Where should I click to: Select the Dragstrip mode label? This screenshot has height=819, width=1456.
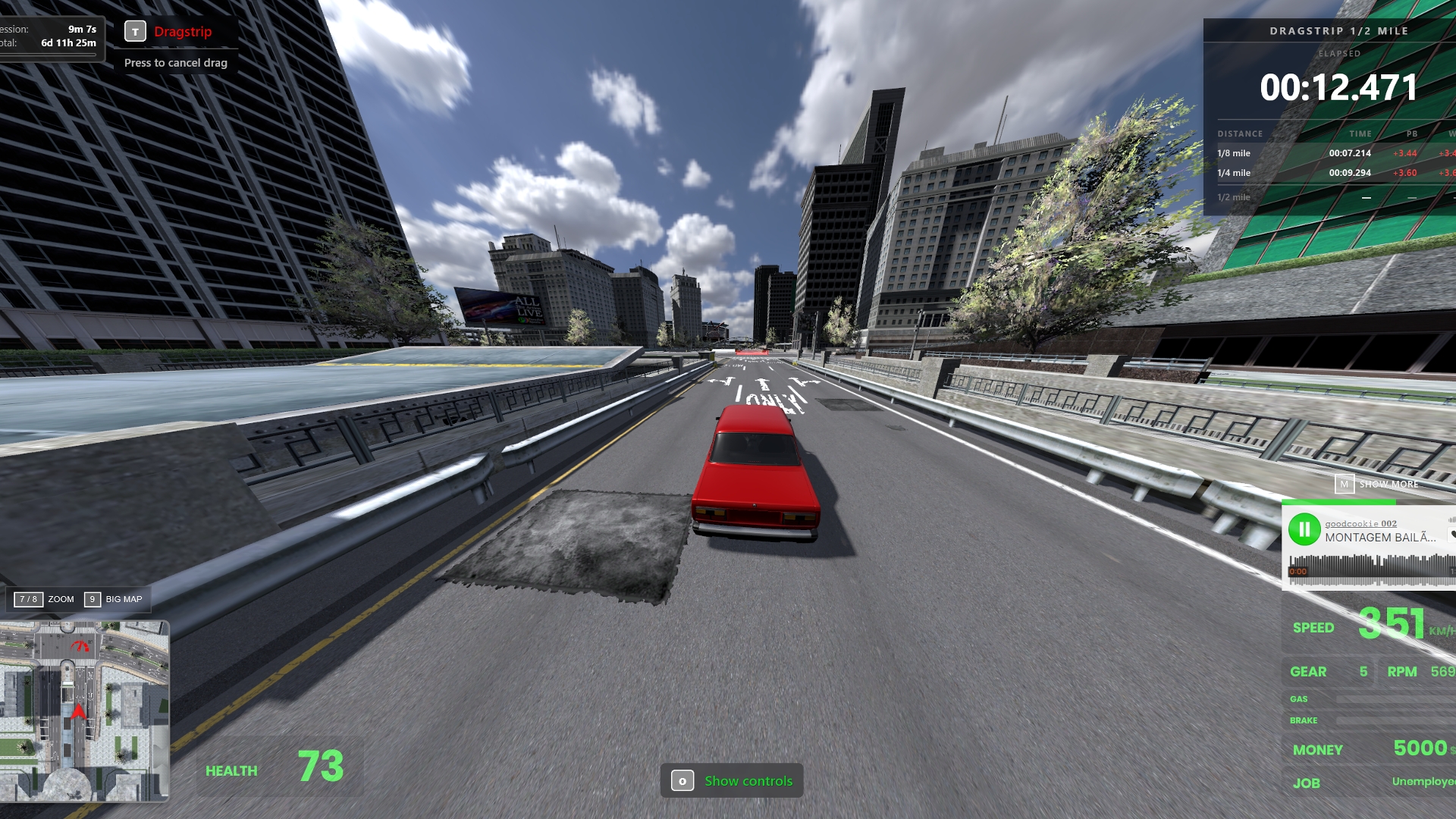[183, 32]
